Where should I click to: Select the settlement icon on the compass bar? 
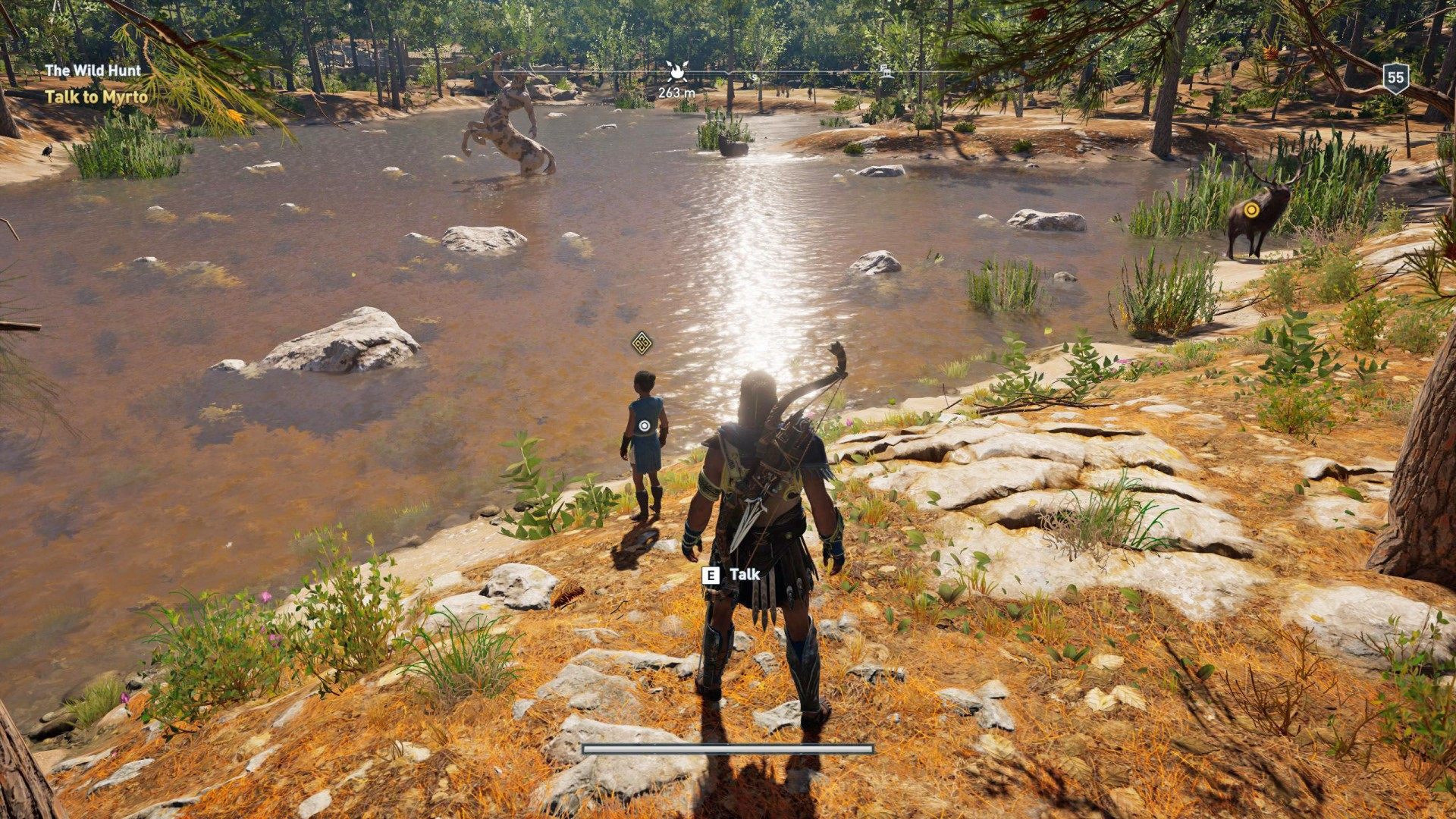point(885,72)
